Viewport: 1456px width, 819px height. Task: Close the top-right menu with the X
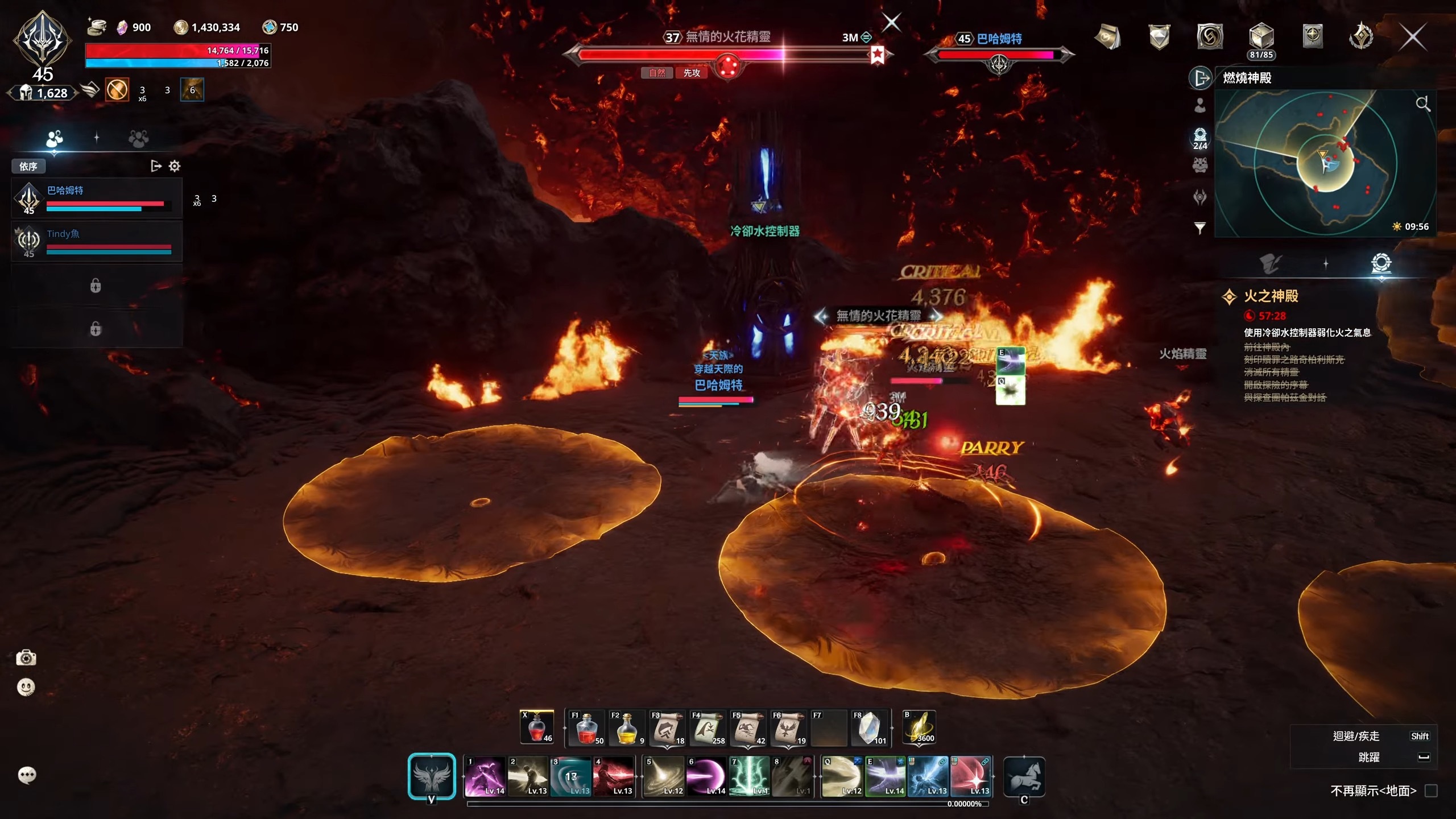tap(1412, 38)
